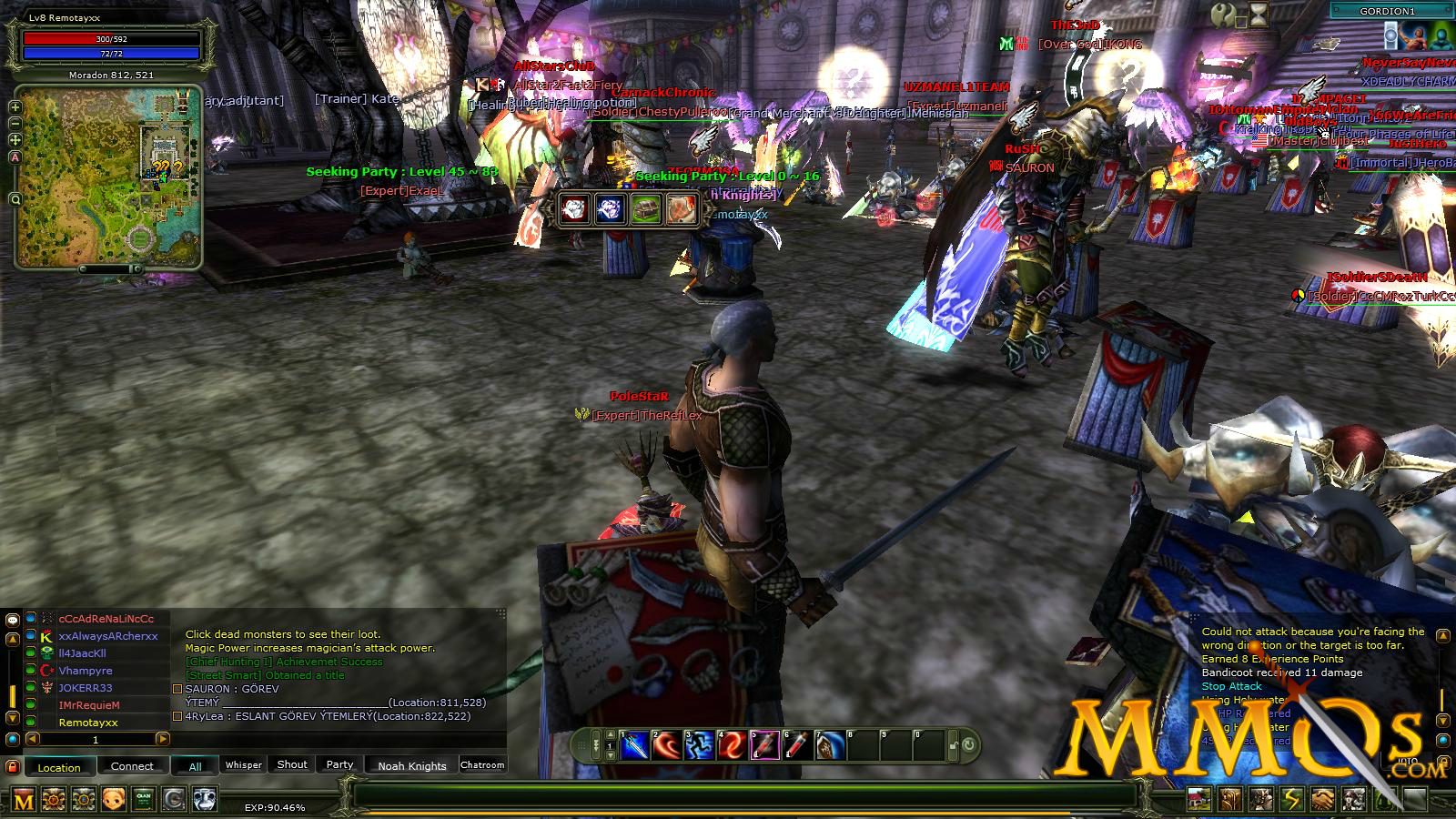Open the Chatroom tab
Screen dimensions: 1456x819
pos(482,765)
